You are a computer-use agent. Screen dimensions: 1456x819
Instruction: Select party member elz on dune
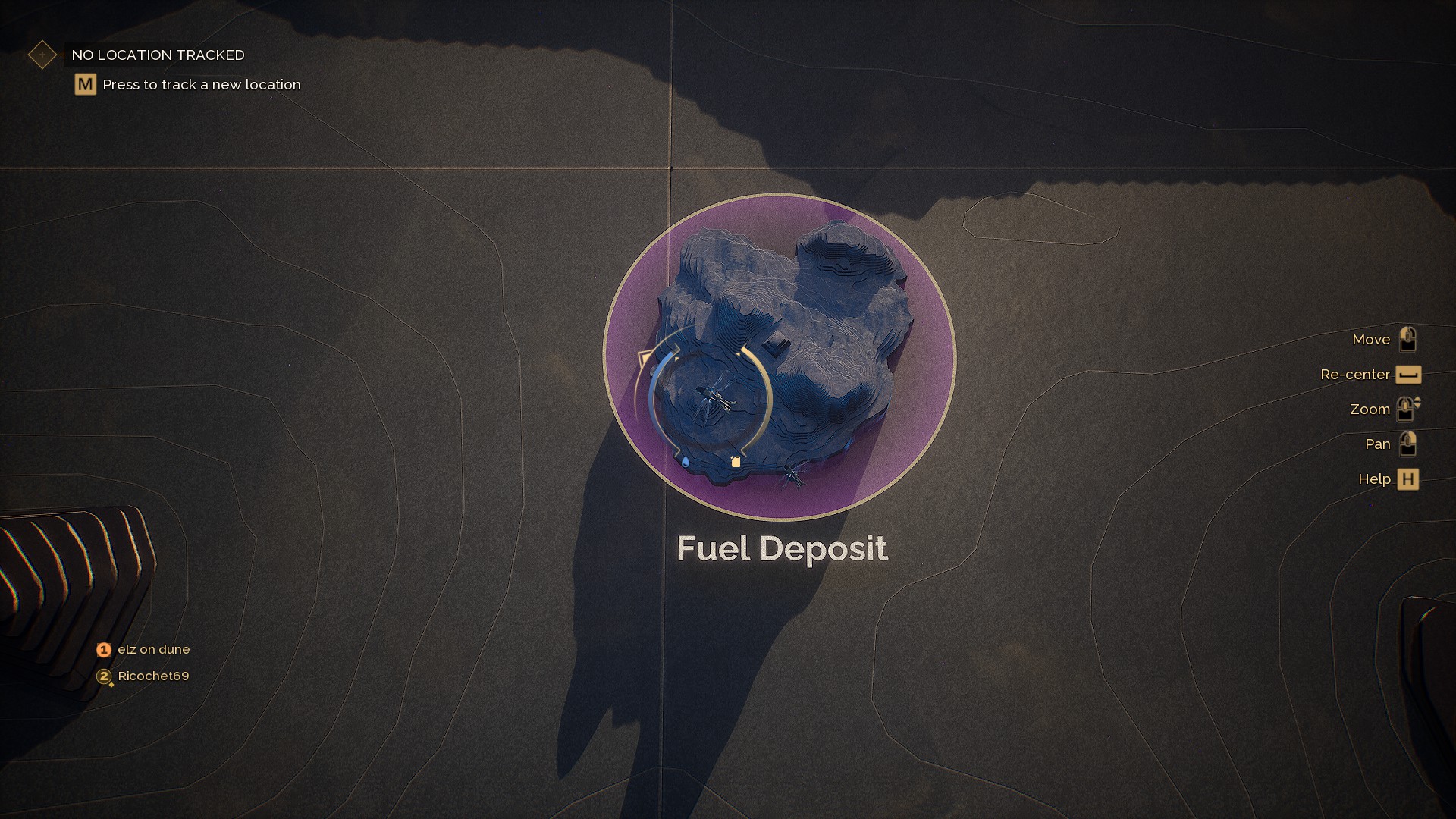click(x=153, y=650)
